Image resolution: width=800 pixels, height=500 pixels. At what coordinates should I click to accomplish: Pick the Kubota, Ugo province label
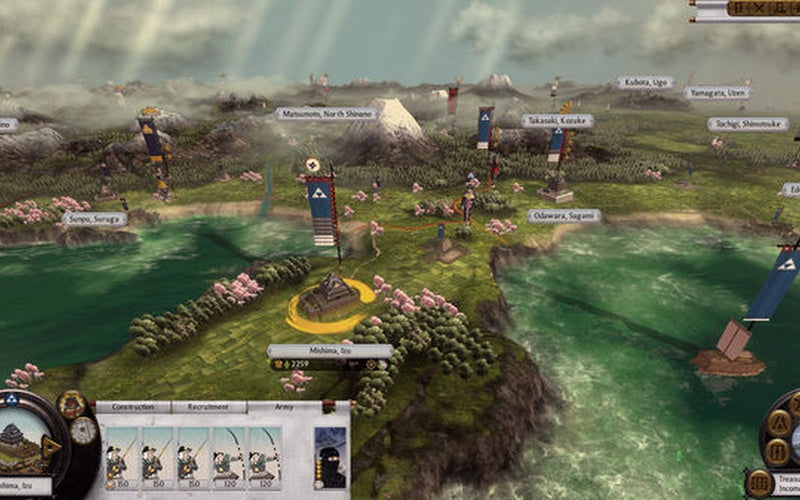coord(645,82)
